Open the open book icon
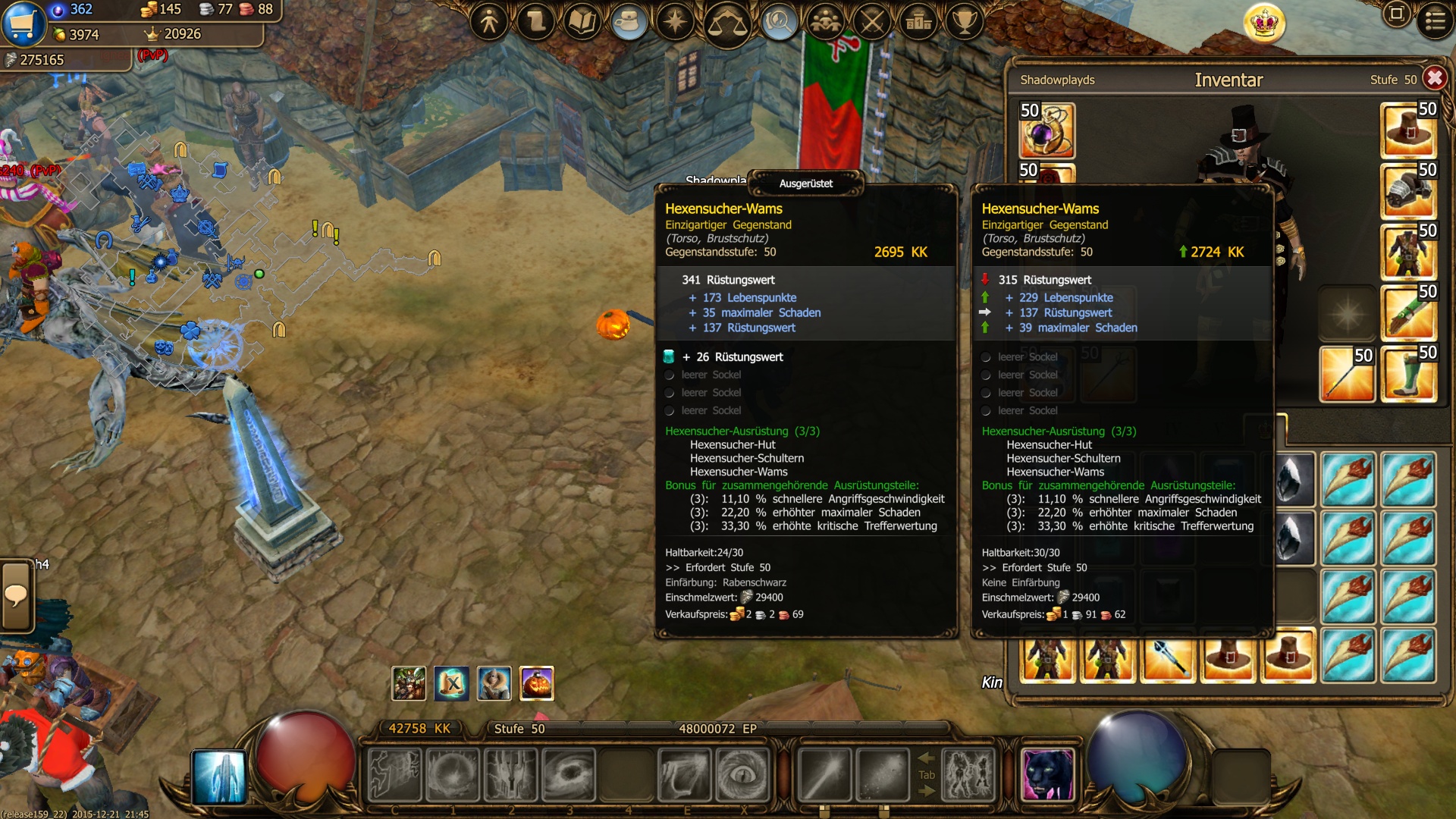Screen dimensions: 1456x819 [x=582, y=22]
